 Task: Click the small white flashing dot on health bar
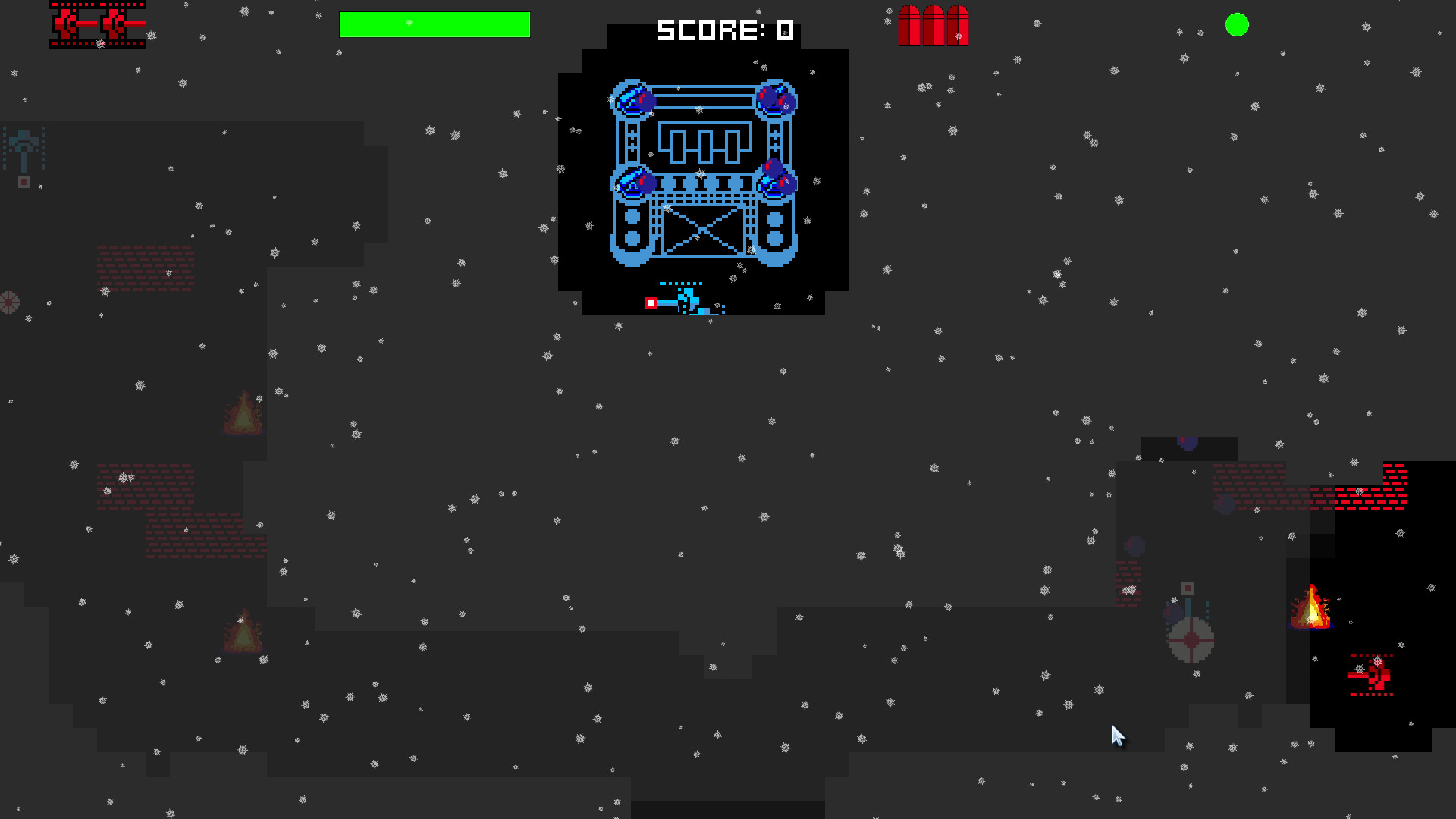pos(409,24)
